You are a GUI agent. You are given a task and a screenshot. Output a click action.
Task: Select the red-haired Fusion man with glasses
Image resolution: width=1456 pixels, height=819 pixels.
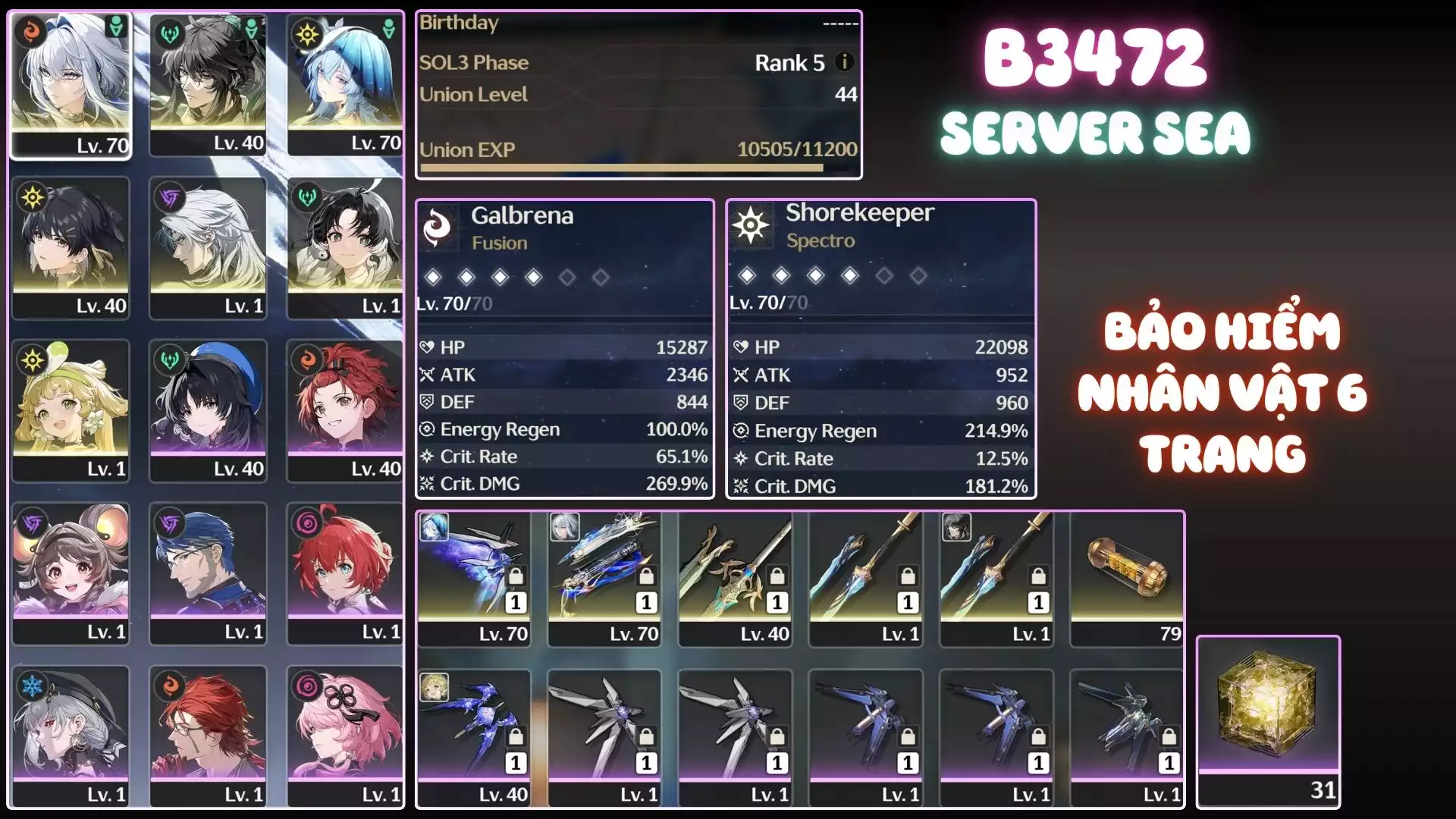click(208, 736)
